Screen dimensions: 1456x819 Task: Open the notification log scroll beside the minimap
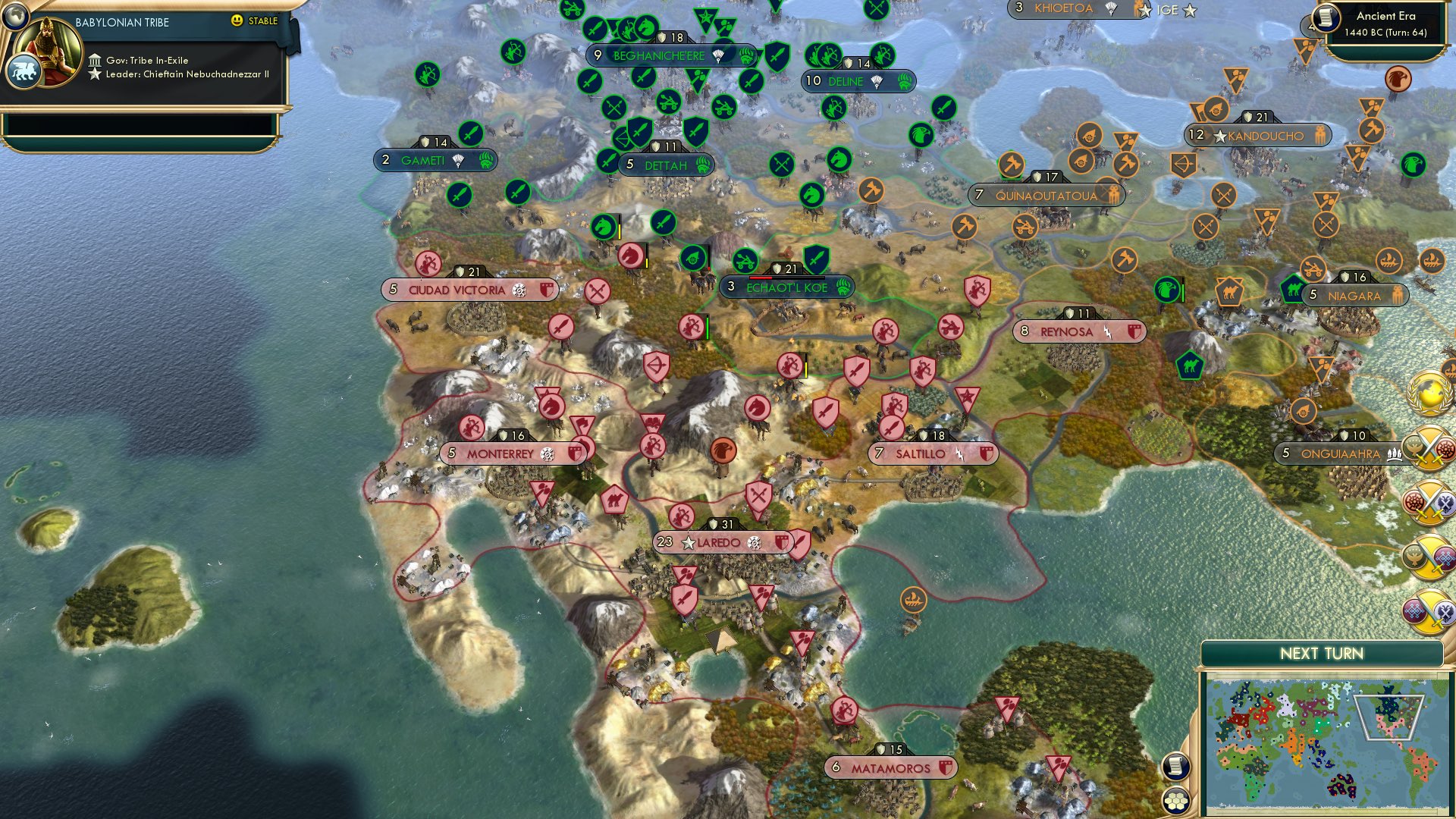pyautogui.click(x=1177, y=766)
